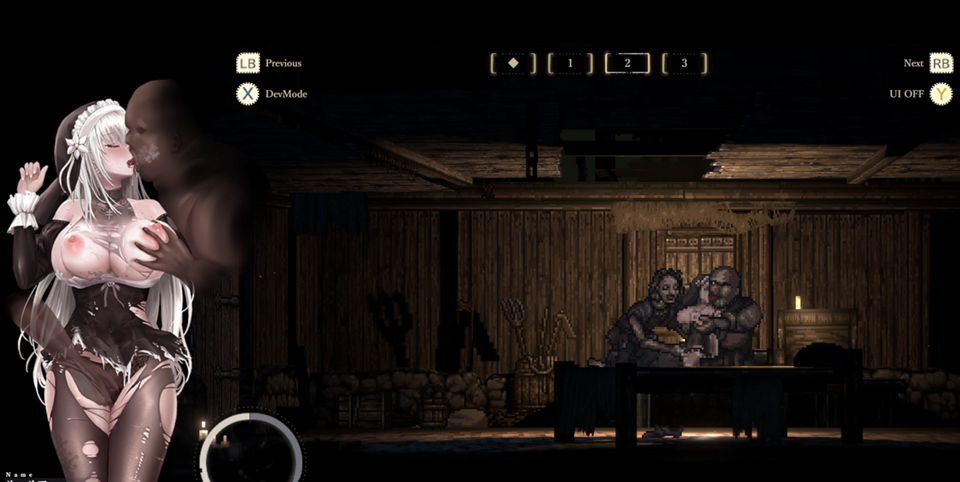Open page tab 3
Viewport: 960px width, 482px height.
click(x=684, y=63)
